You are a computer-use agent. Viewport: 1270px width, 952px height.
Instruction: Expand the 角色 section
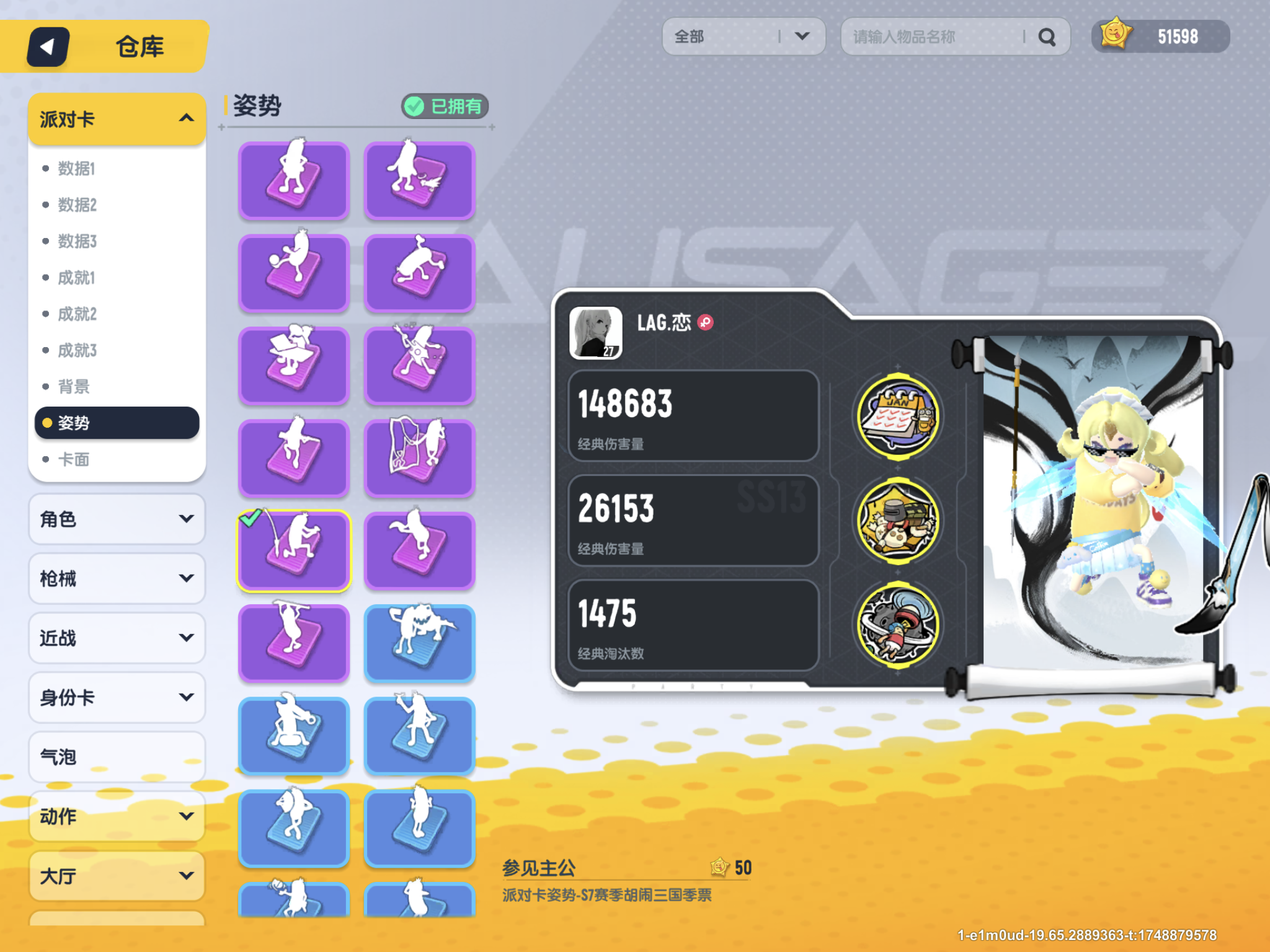(117, 519)
